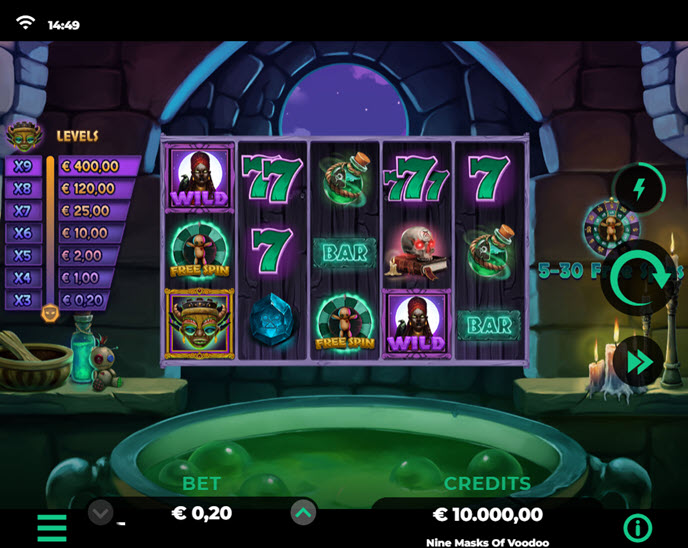Image resolution: width=688 pixels, height=548 pixels.
Task: Open the hamburger menu
Action: click(x=52, y=527)
